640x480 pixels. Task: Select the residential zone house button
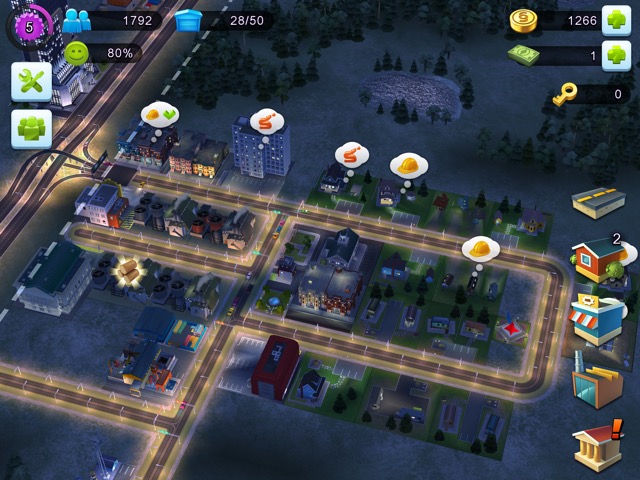click(598, 259)
